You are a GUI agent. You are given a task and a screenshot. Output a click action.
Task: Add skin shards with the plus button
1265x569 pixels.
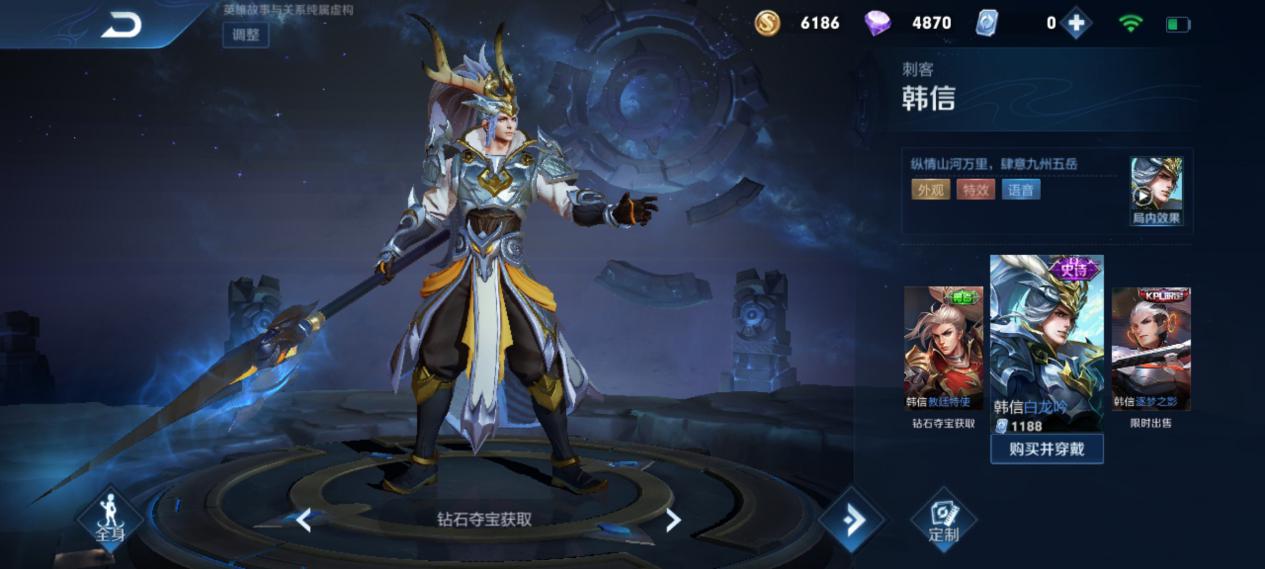[1076, 23]
